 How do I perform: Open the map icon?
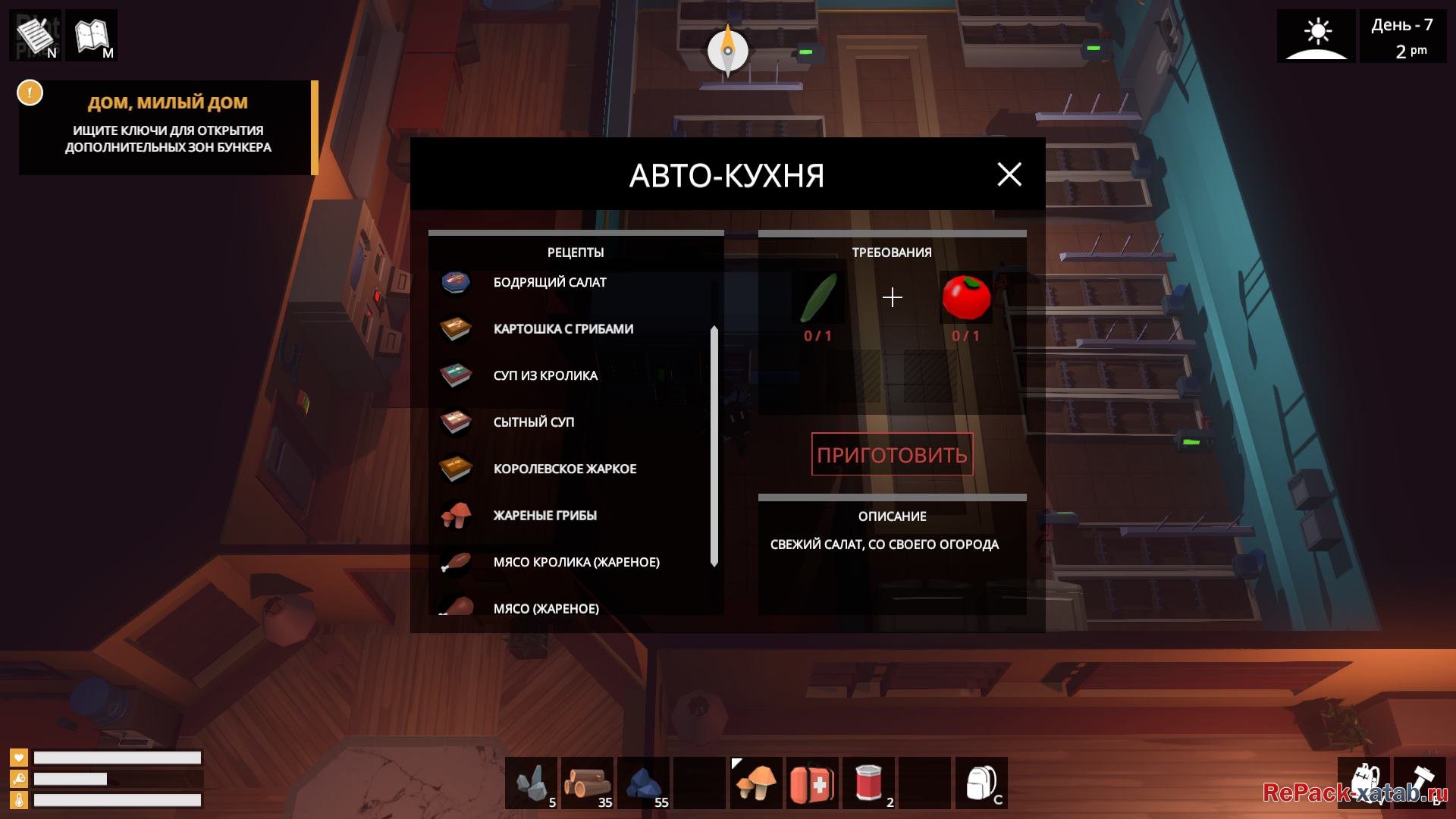coord(92,35)
